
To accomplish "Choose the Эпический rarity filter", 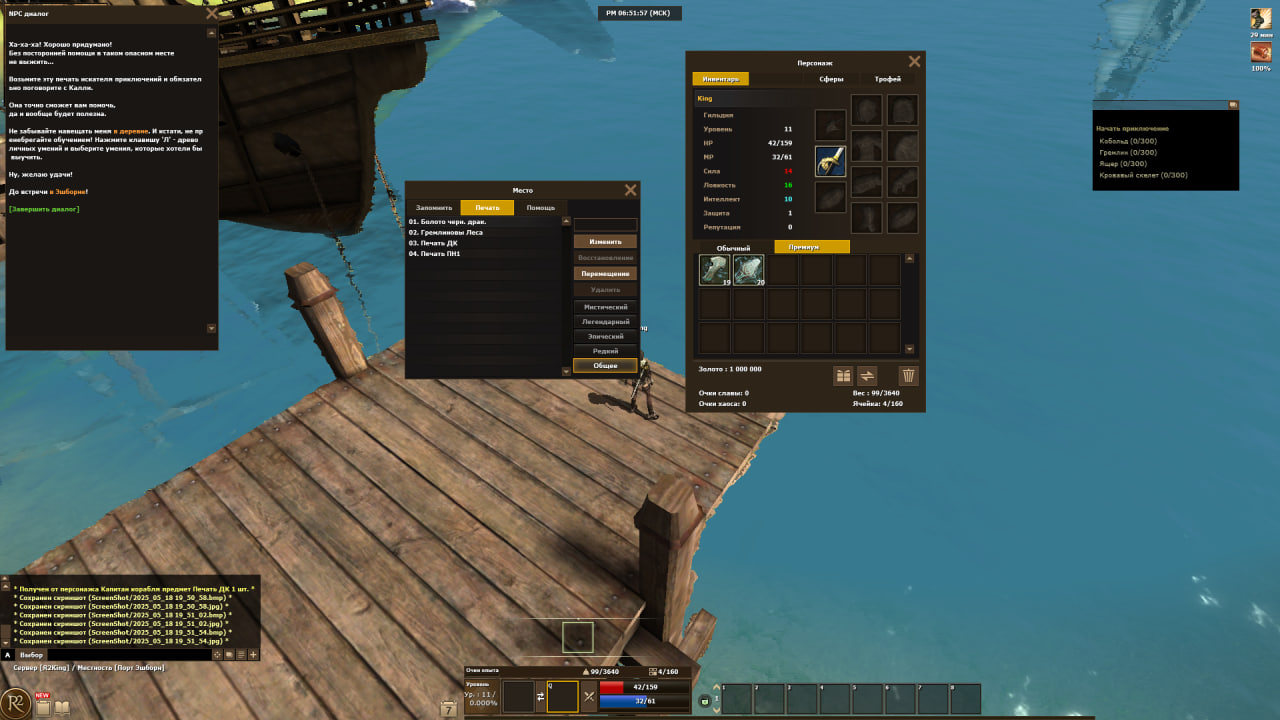I will 605,337.
